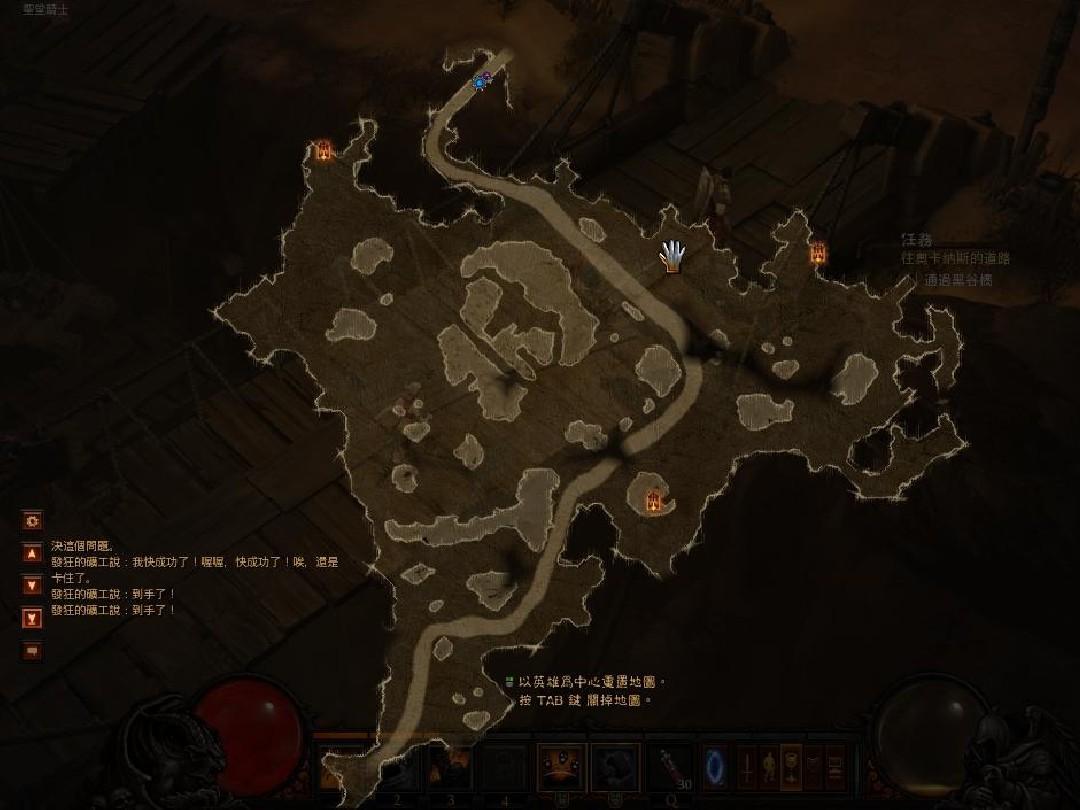The image size is (1080, 810).
Task: Open the chat settings gear button
Action: coord(32,521)
